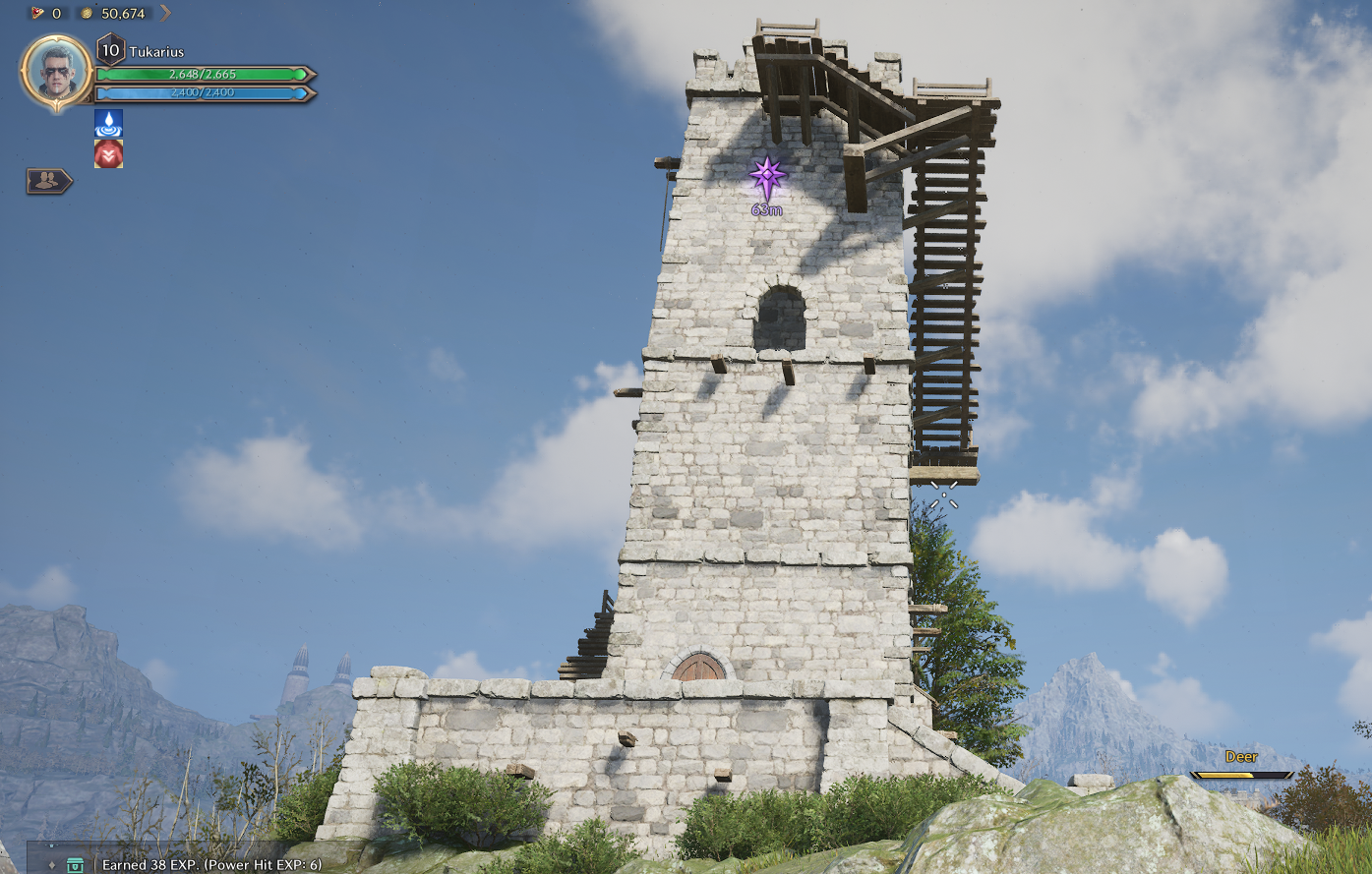Select the red debuff icon with down arrows

tap(108, 154)
